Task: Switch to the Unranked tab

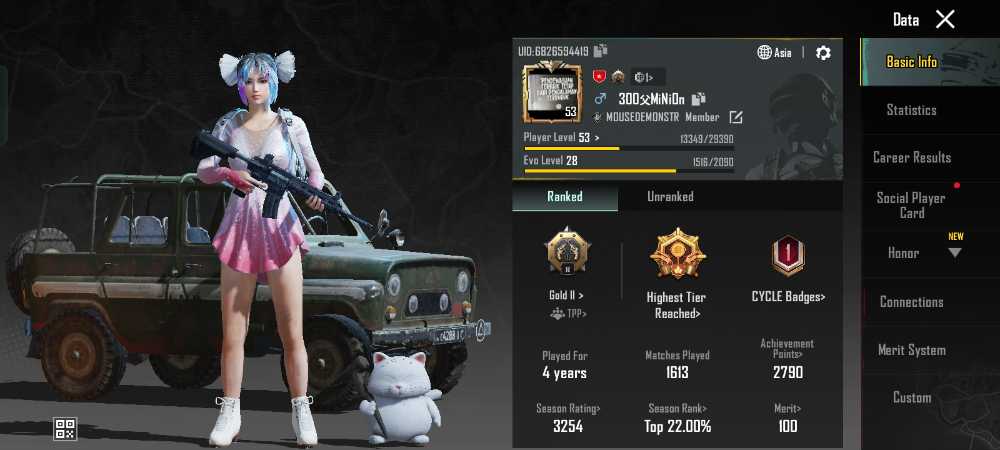Action: [670, 197]
